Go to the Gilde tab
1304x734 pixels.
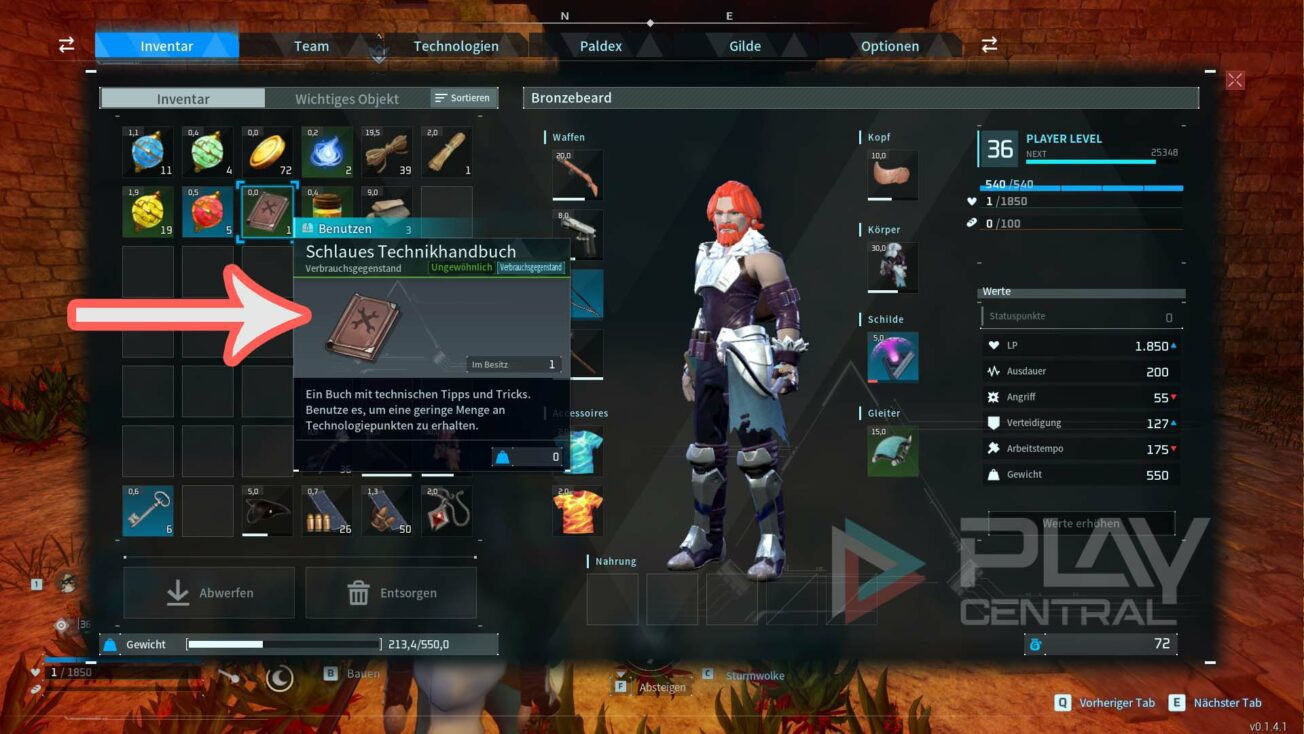(x=745, y=46)
